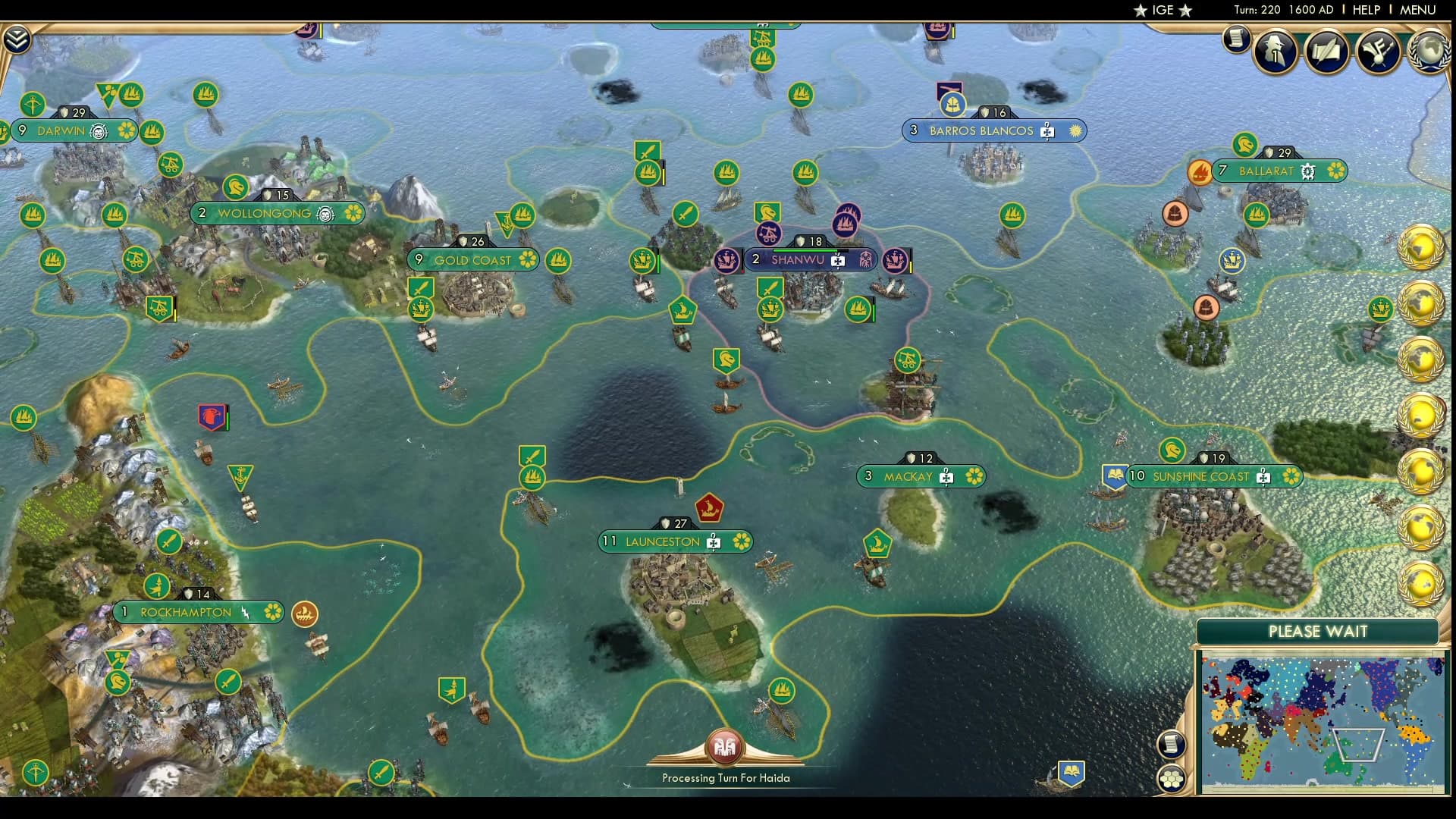The height and width of the screenshot is (819, 1456).
Task: Toggle Strategic View with the hexagon minimap icon
Action: click(1172, 777)
